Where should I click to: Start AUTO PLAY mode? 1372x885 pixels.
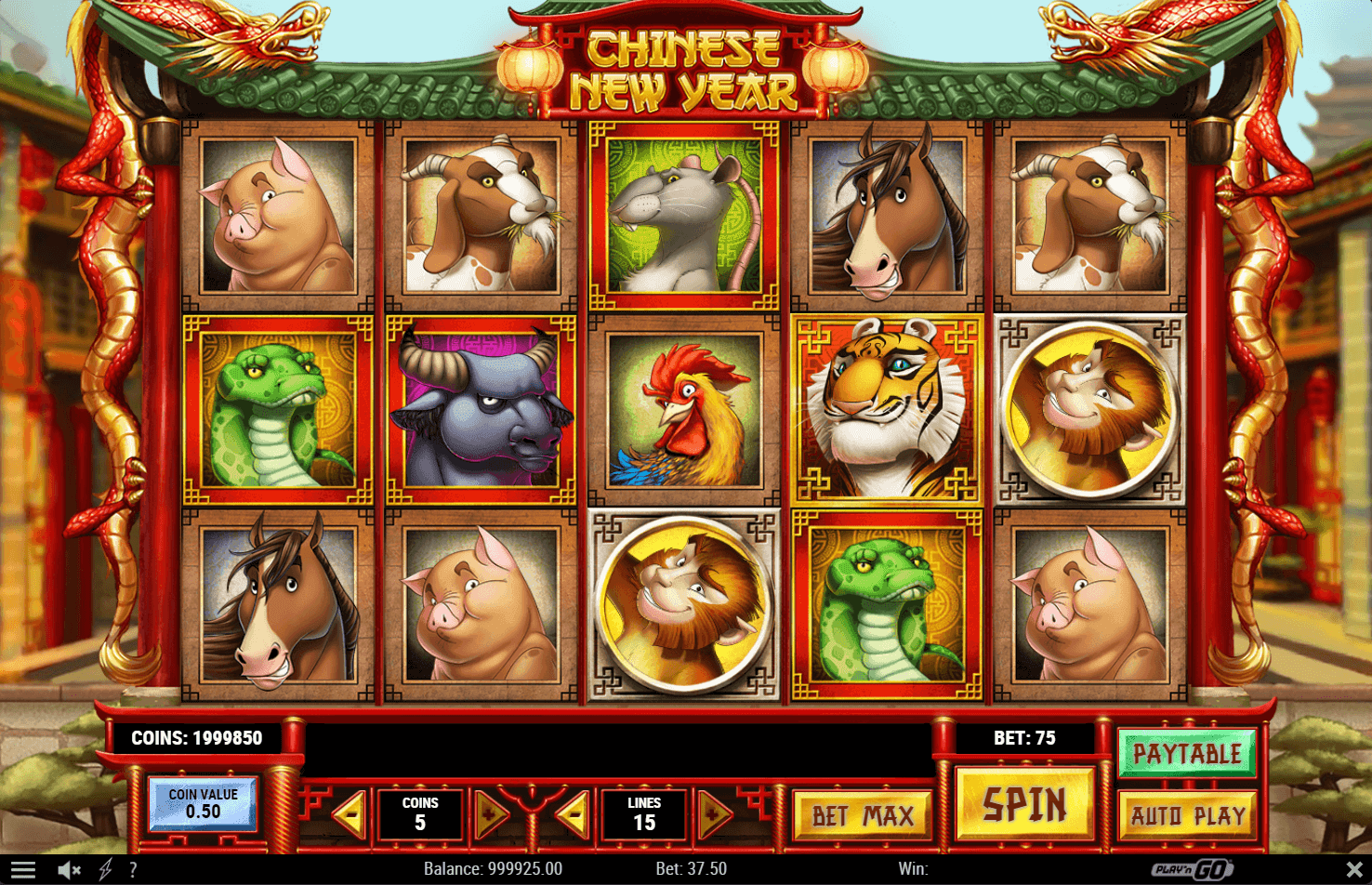click(1187, 816)
